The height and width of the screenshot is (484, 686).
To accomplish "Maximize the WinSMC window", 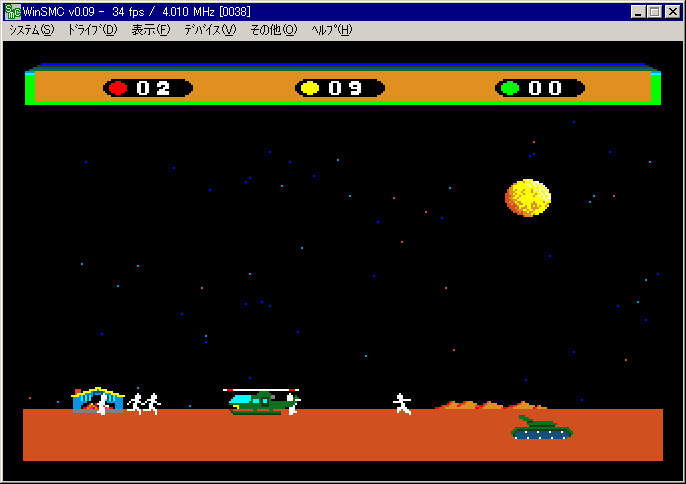I will click(x=655, y=12).
